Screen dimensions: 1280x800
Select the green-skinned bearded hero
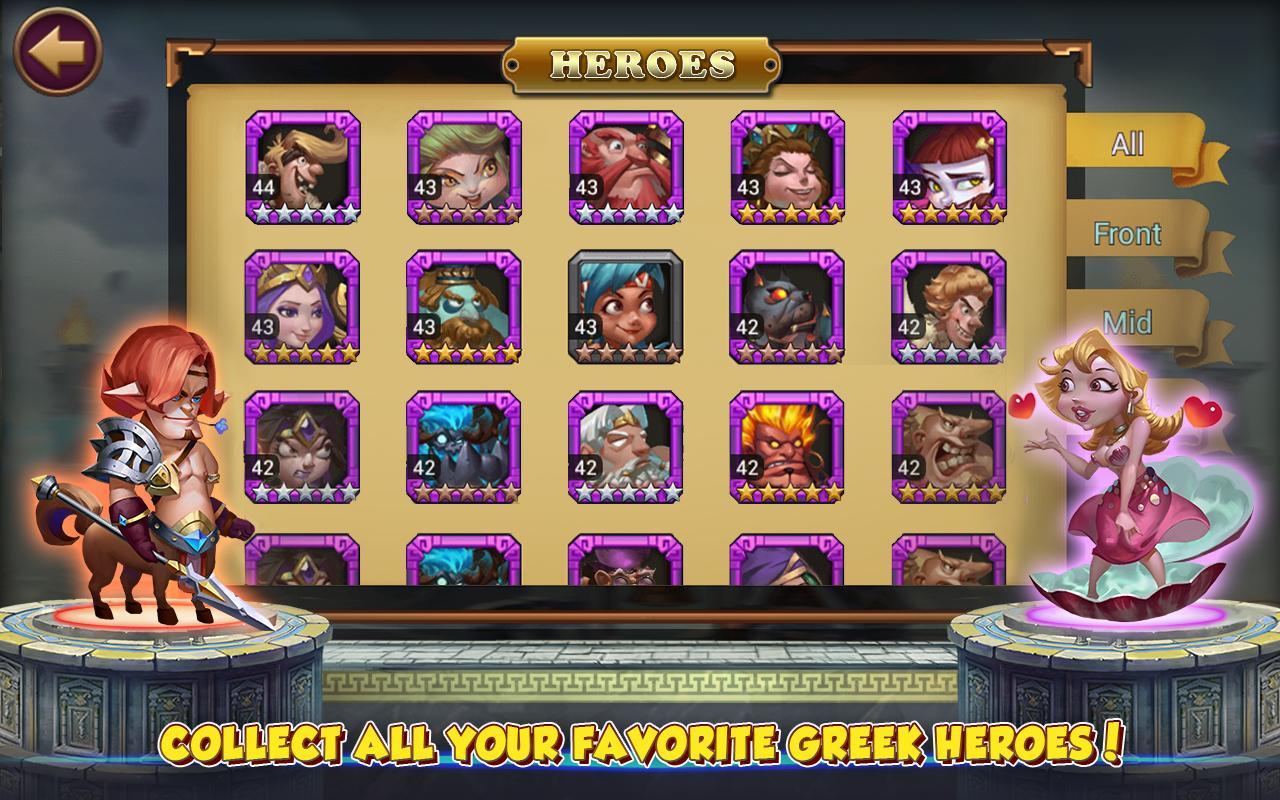464,306
